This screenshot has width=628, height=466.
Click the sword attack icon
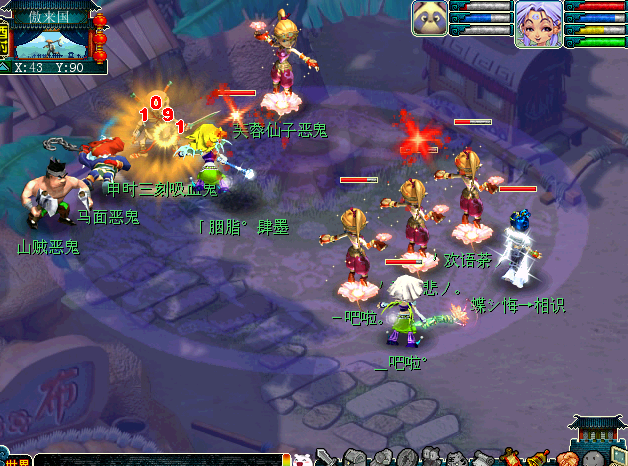325,458
